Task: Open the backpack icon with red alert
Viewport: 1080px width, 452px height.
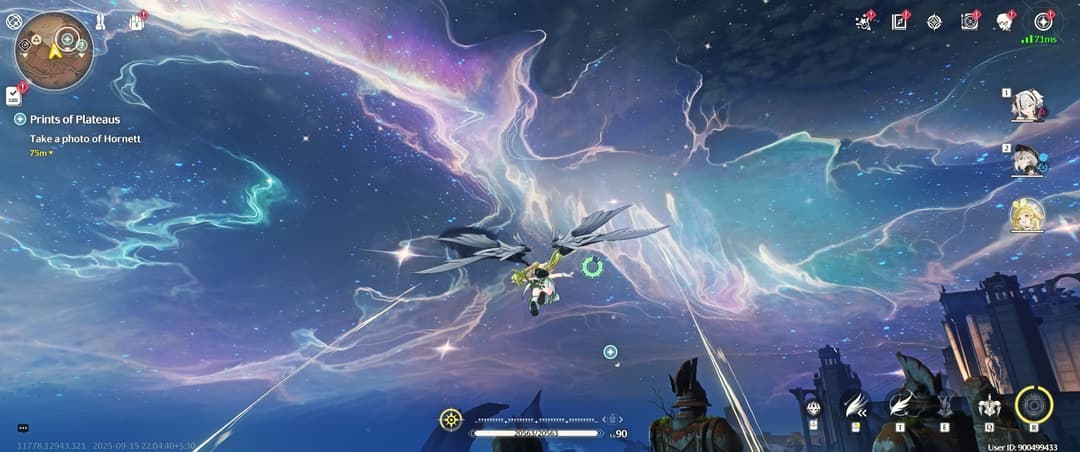Action: pos(136,20)
